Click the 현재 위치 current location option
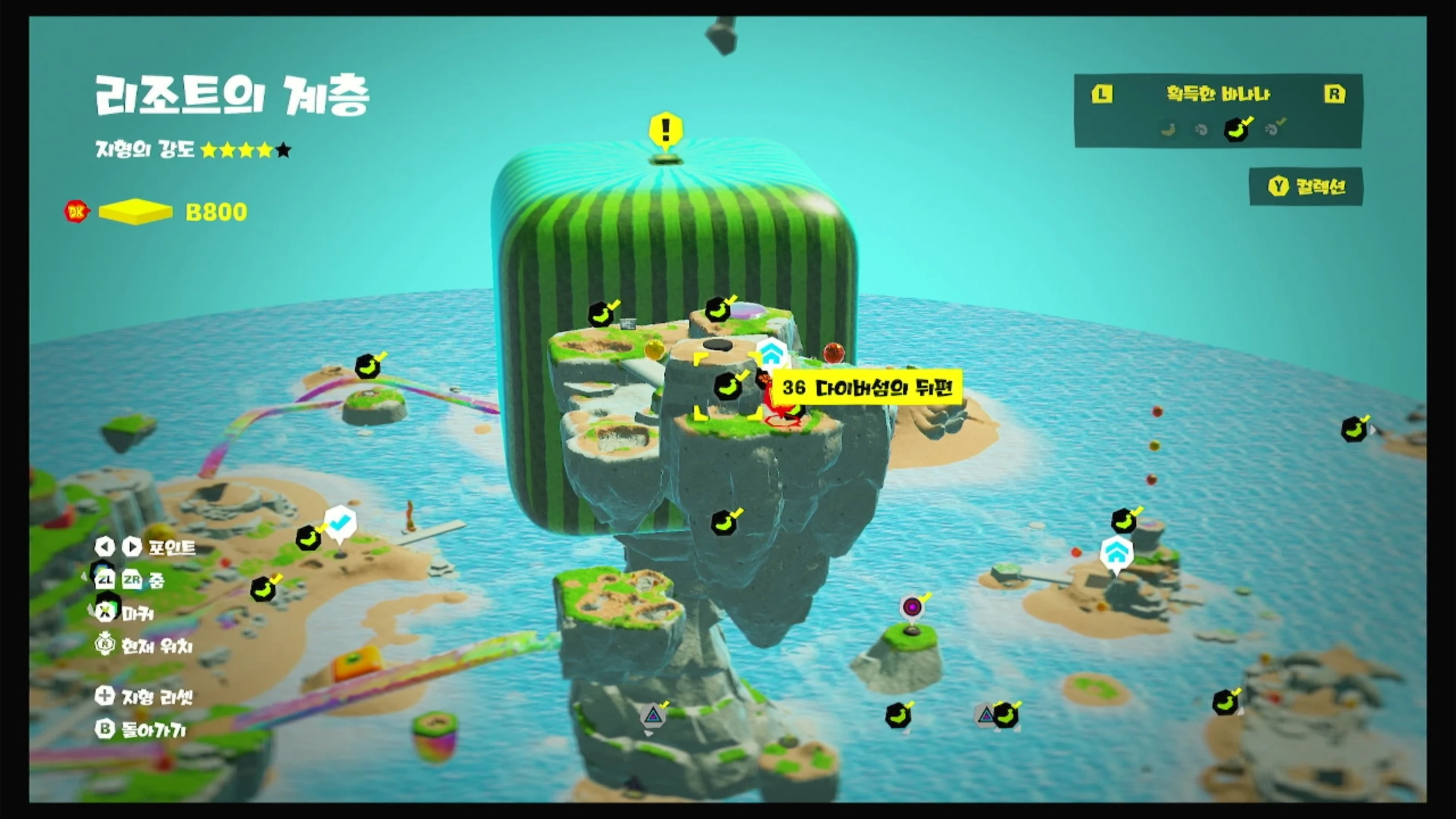 pyautogui.click(x=144, y=646)
